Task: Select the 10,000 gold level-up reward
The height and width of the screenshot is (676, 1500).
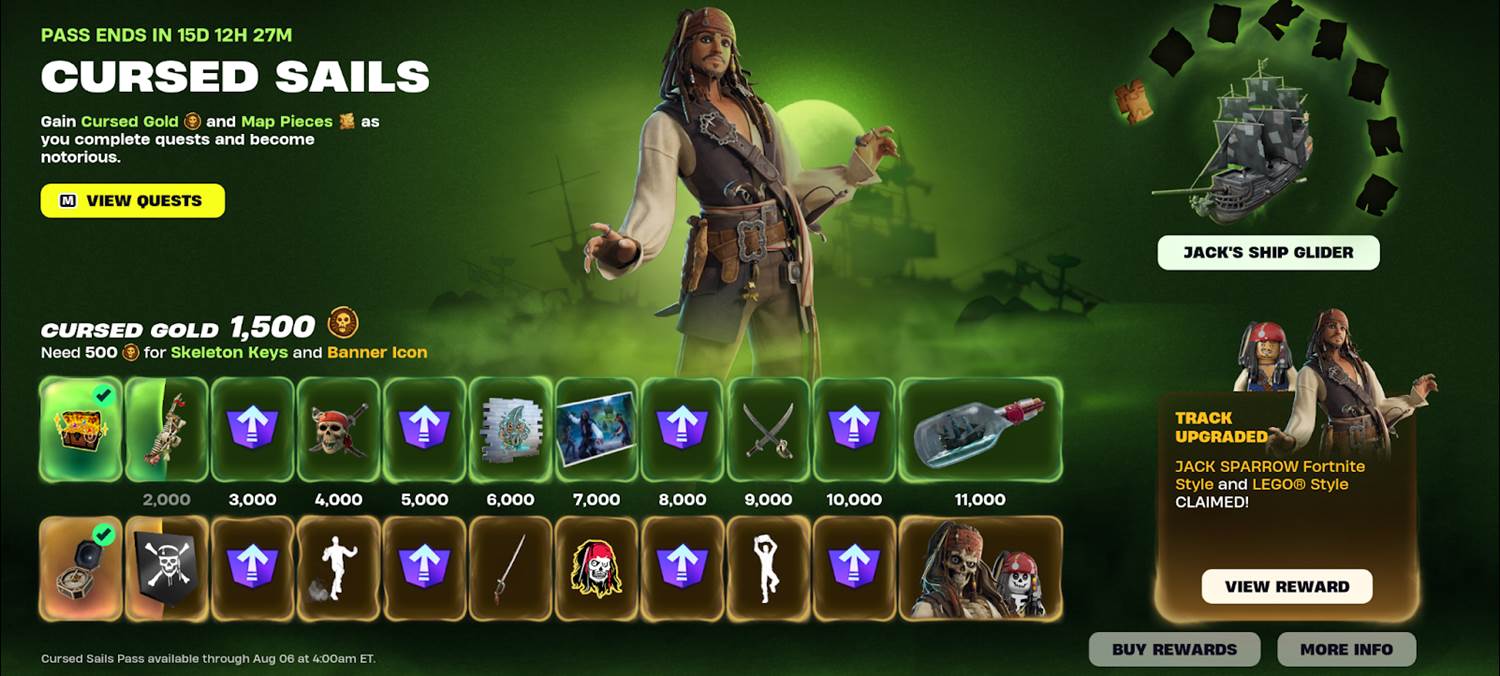Action: [x=855, y=429]
